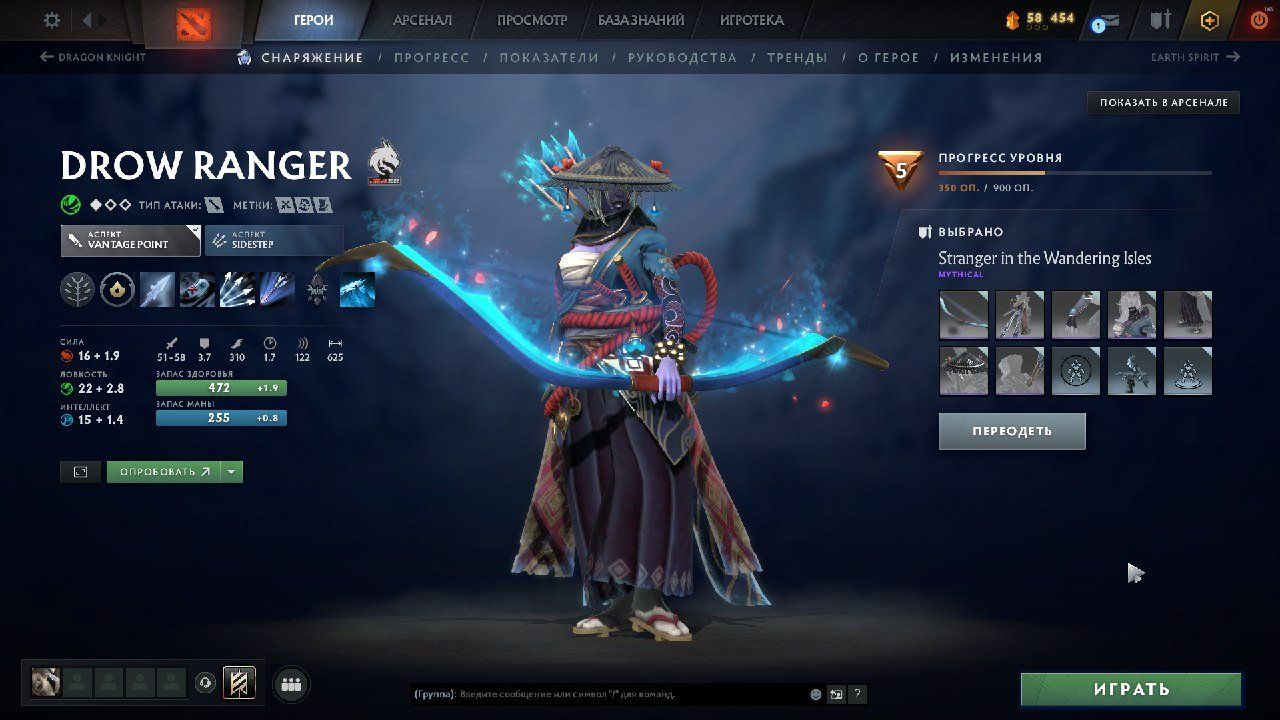Start matchmaking with the Играть button

(x=1130, y=689)
